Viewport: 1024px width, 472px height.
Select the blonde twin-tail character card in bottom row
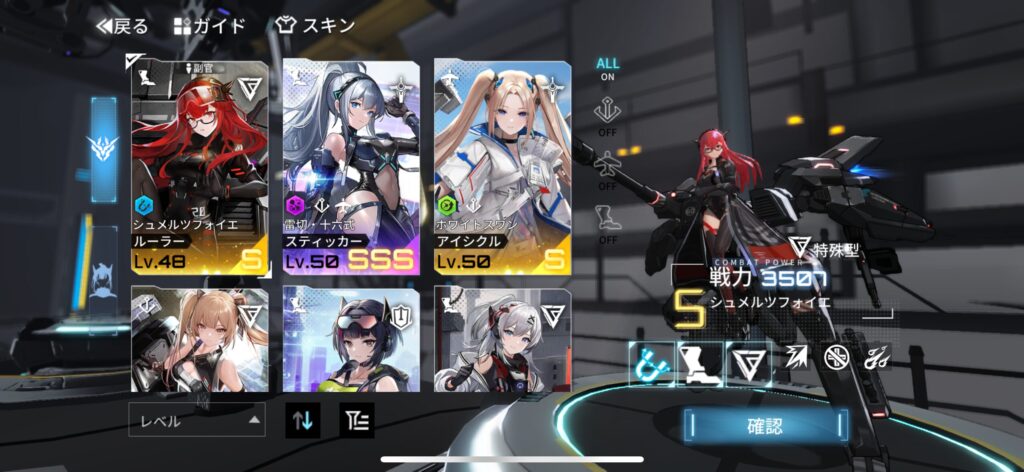pos(200,338)
